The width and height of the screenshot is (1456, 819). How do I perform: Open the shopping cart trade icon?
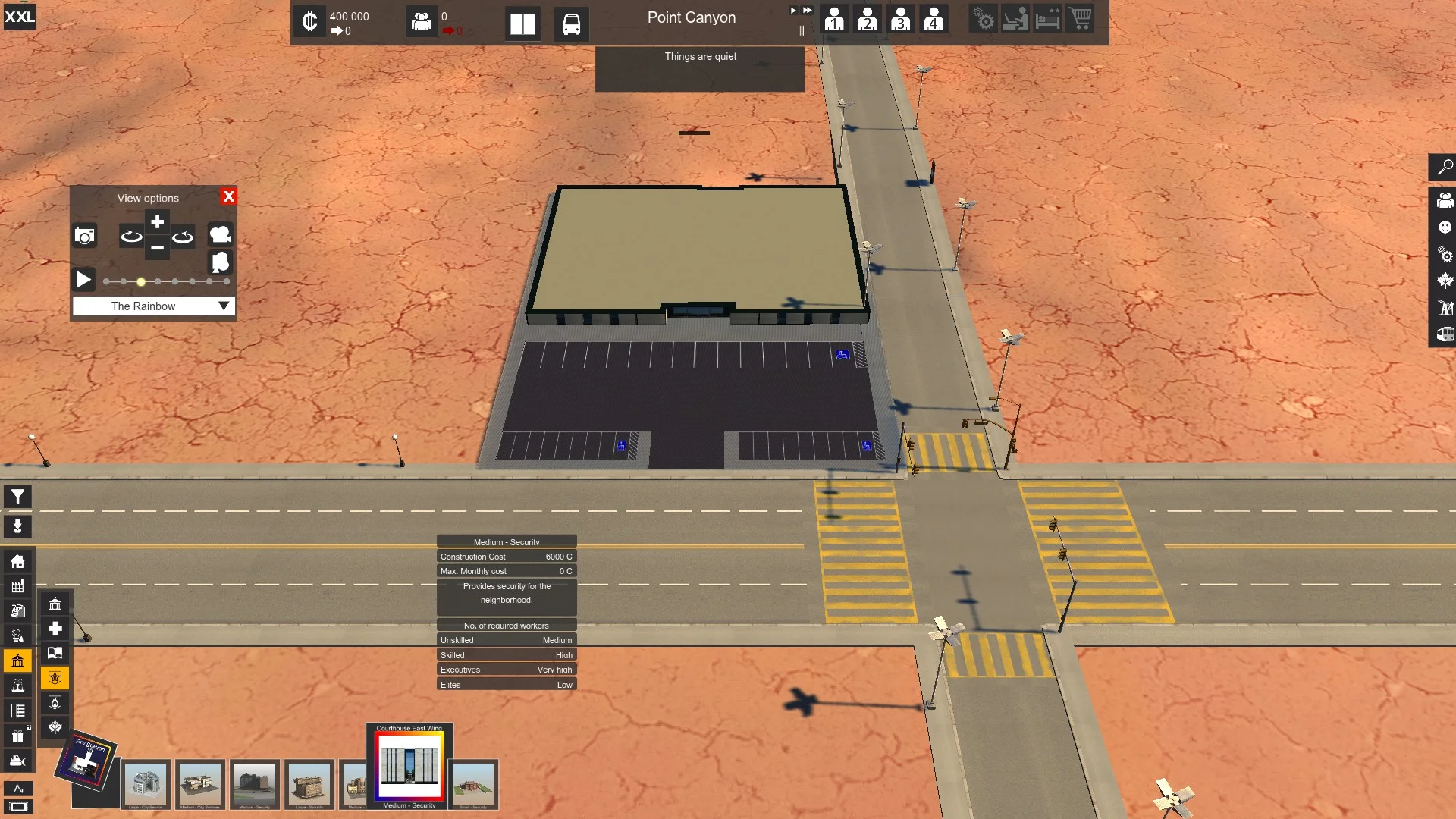pyautogui.click(x=1080, y=18)
